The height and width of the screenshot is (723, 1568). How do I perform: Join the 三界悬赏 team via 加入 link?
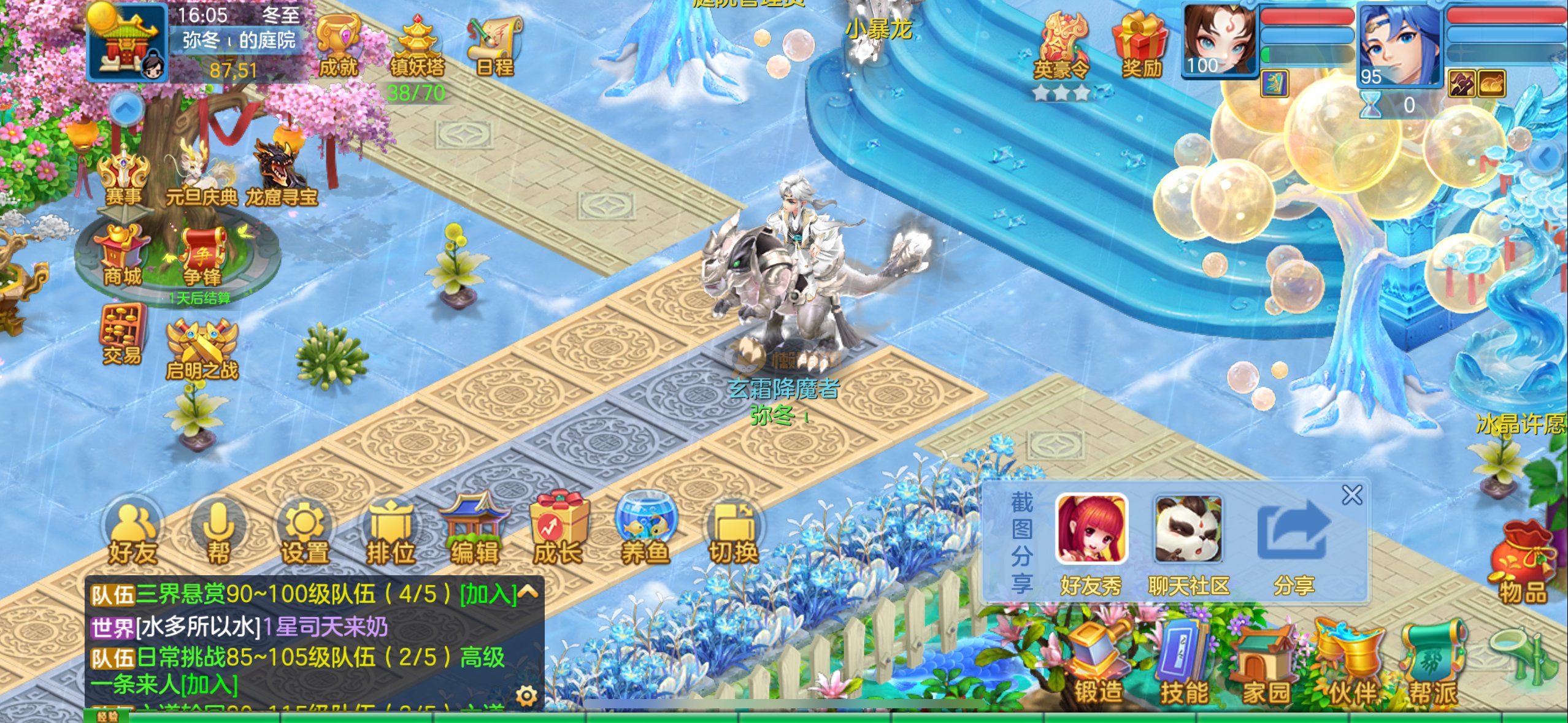pyautogui.click(x=488, y=594)
